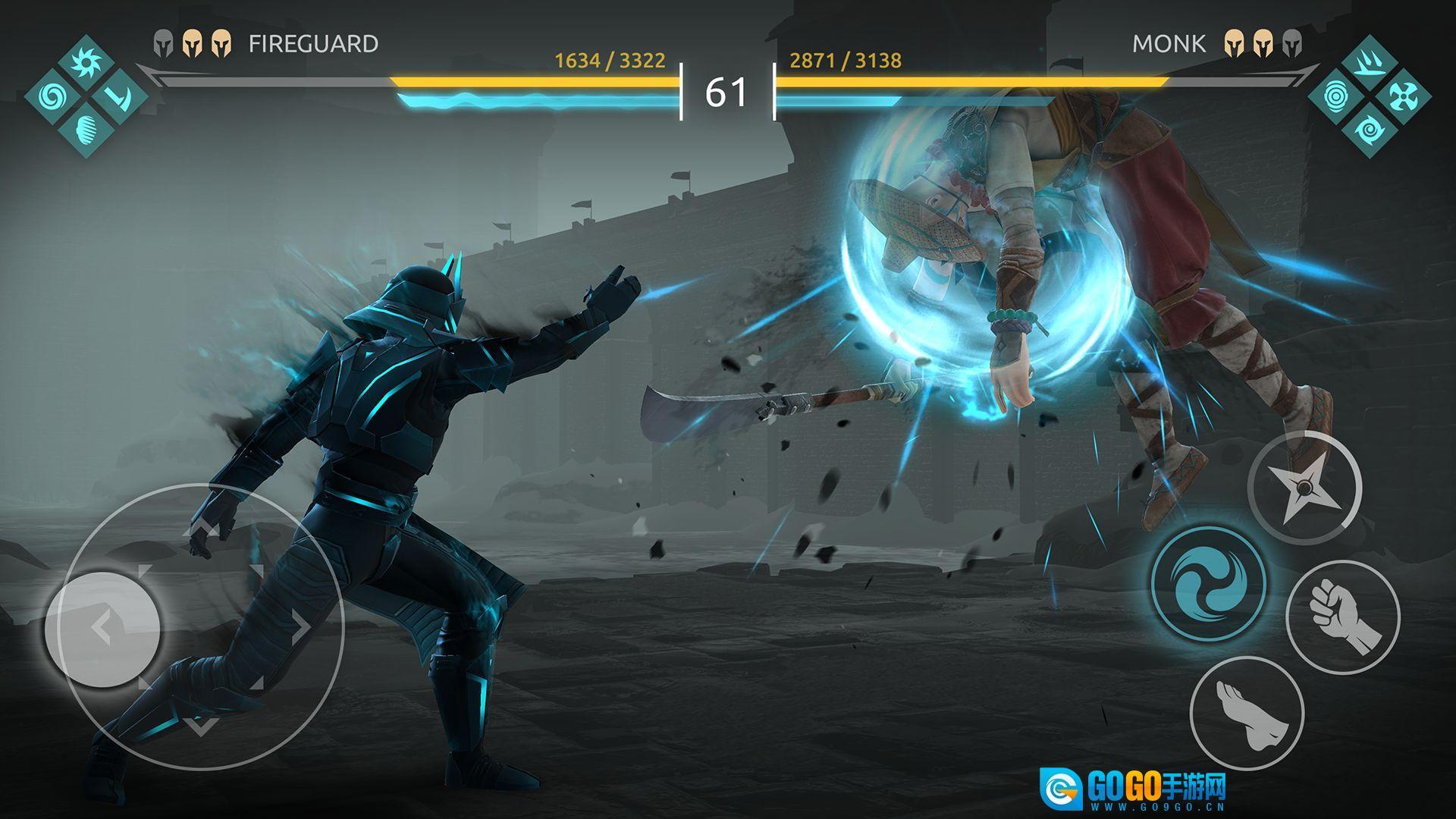1456x819 pixels.
Task: Select Fireguard's spiral swirl perk icon
Action: (54, 96)
